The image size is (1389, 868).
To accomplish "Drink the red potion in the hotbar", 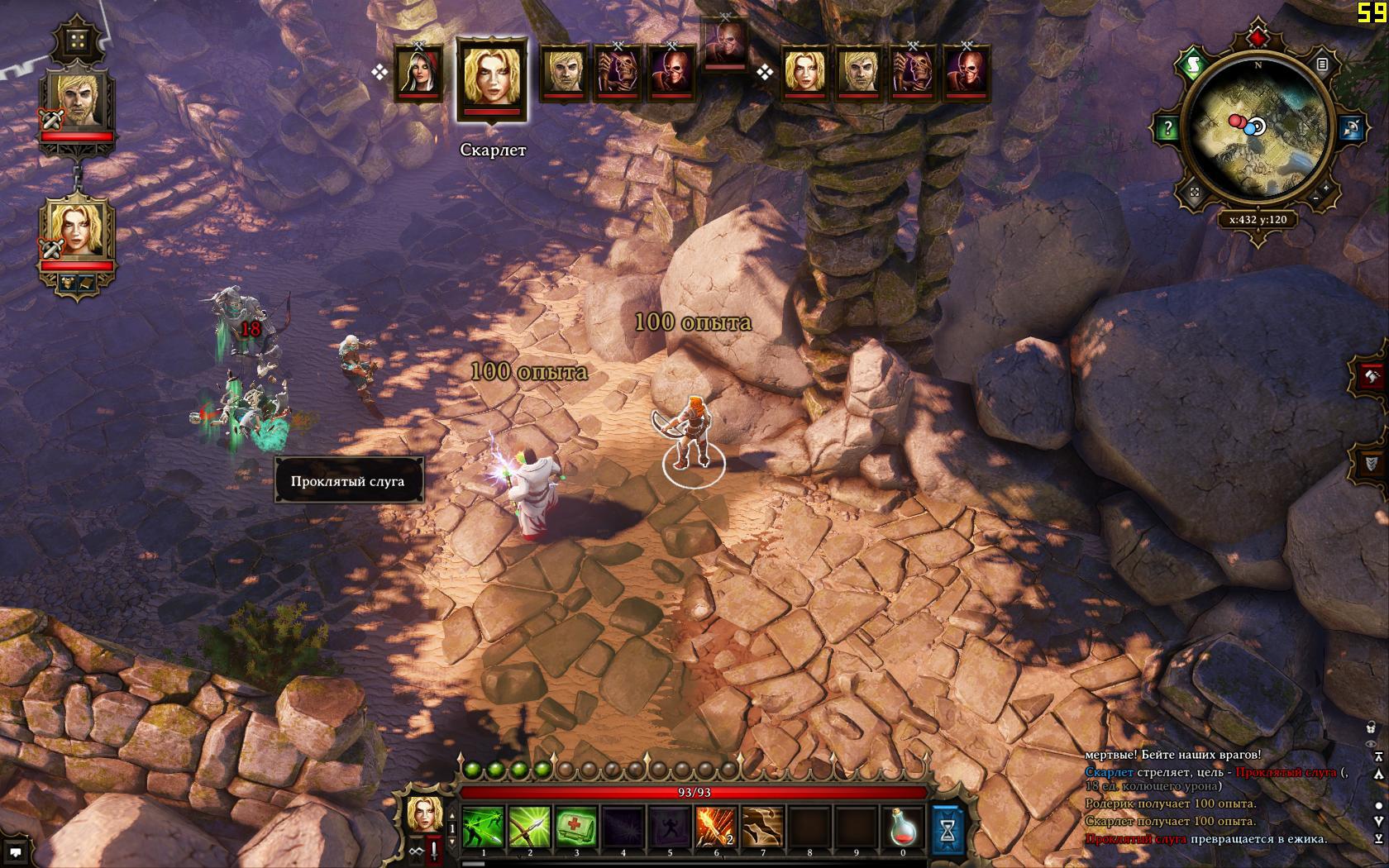I will [903, 827].
